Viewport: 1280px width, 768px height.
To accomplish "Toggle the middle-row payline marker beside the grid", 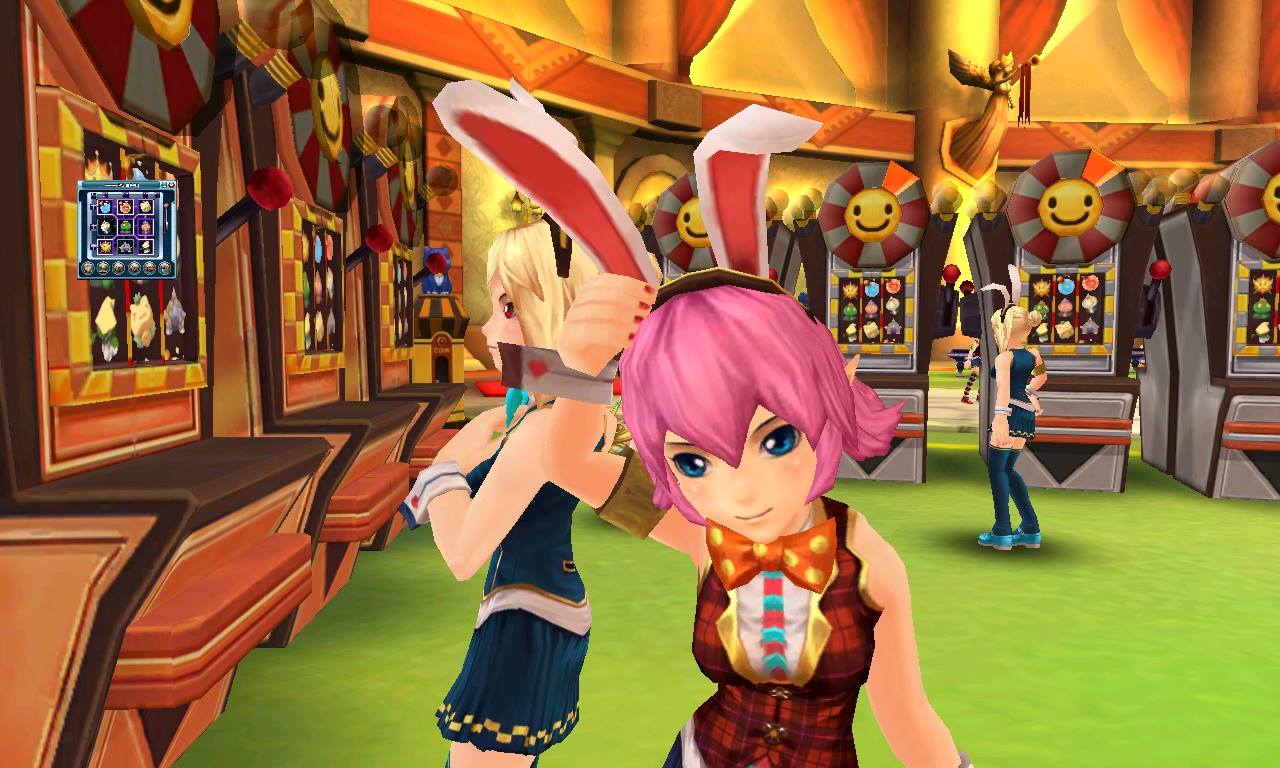I will pyautogui.click(x=93, y=225).
